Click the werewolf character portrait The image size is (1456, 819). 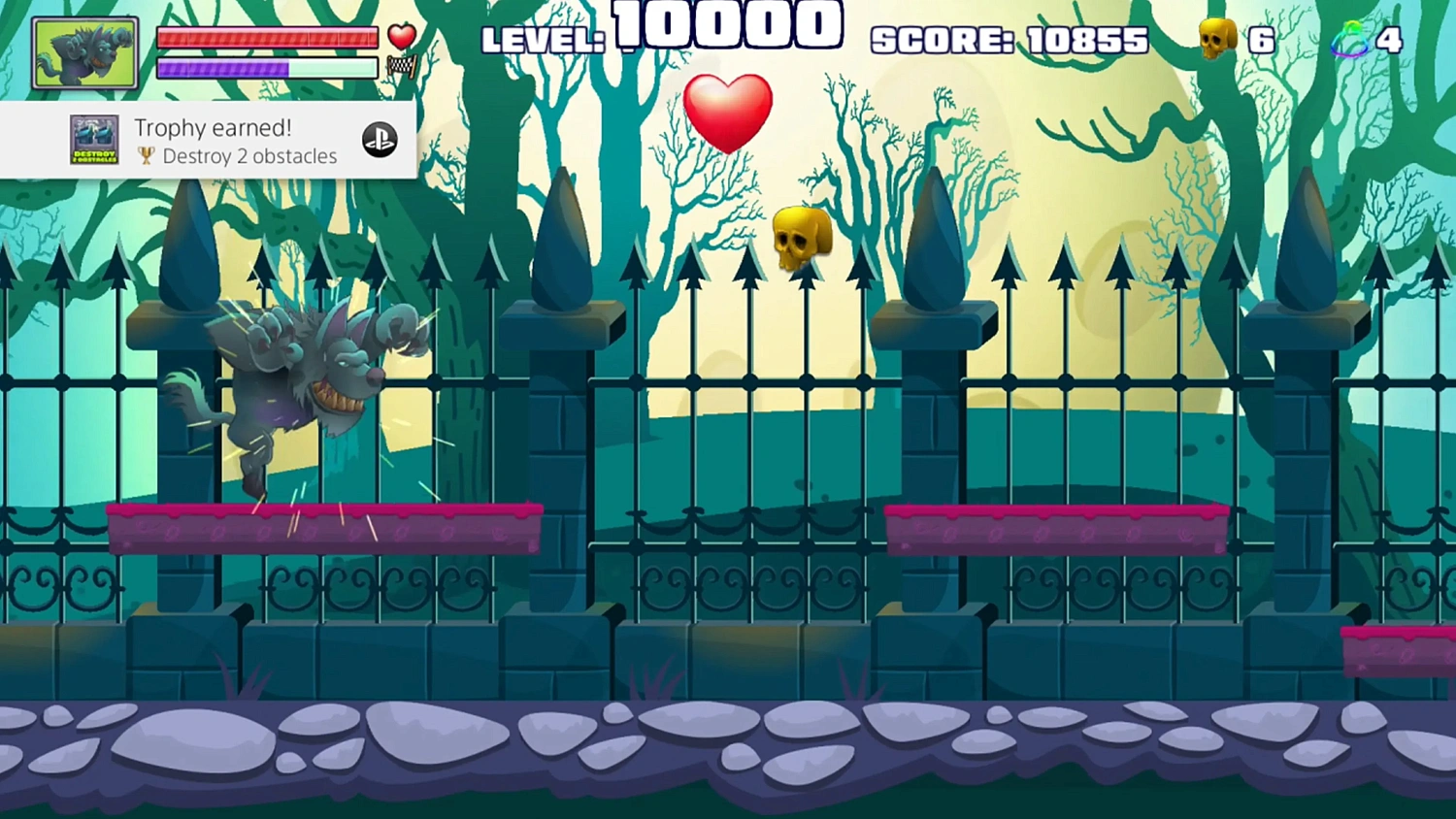84,53
